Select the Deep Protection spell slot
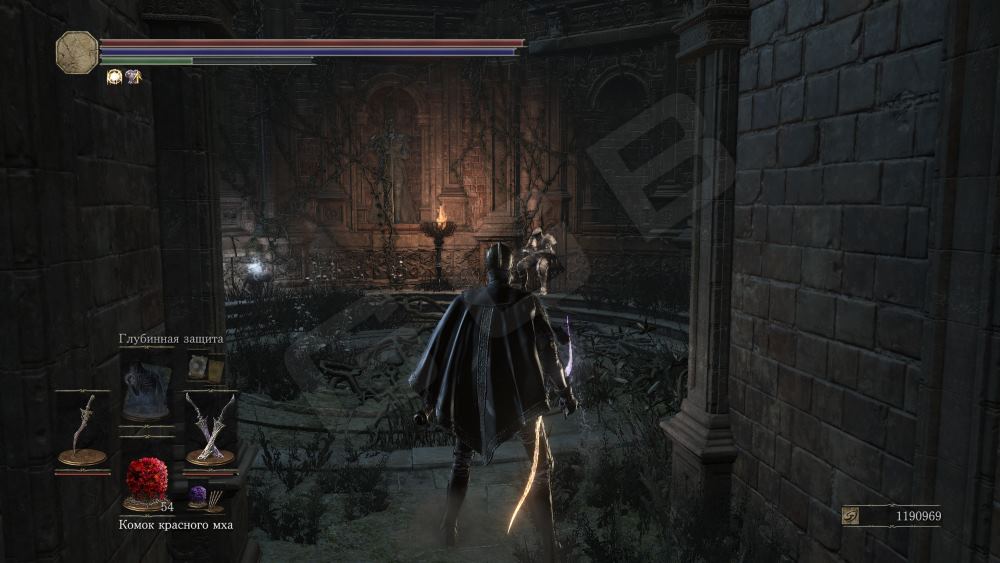 pyautogui.click(x=146, y=390)
